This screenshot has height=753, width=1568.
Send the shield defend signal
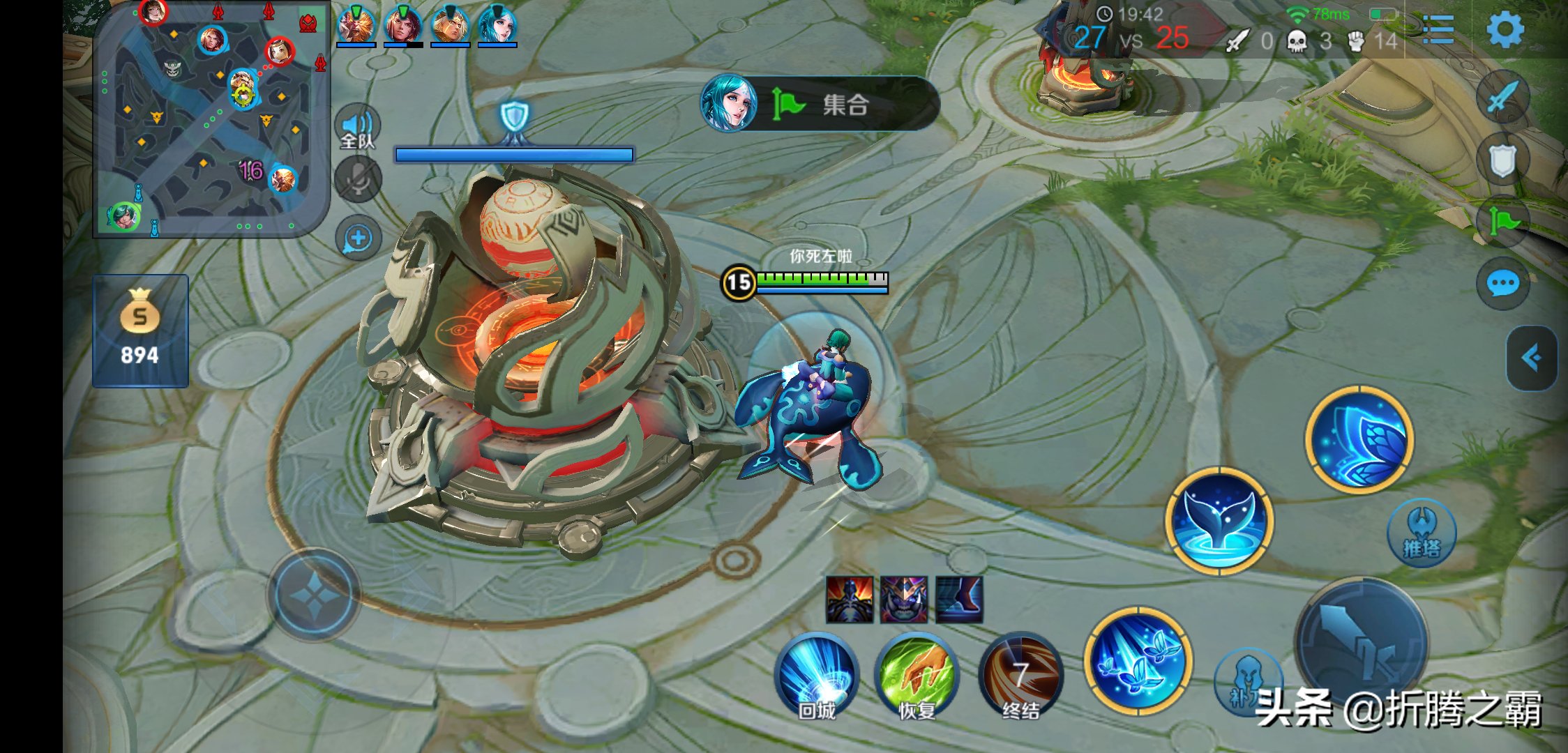pos(1503,160)
